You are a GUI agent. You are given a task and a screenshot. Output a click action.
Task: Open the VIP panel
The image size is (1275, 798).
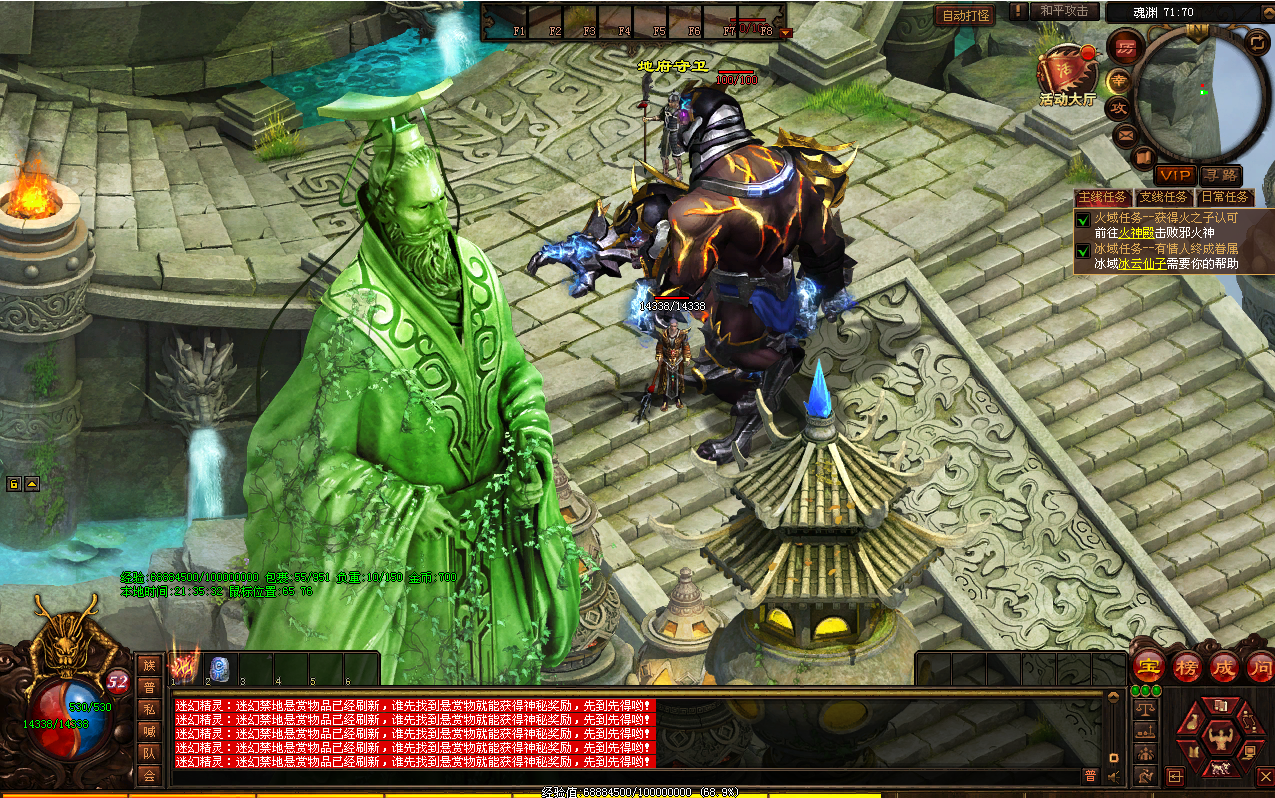click(1175, 176)
